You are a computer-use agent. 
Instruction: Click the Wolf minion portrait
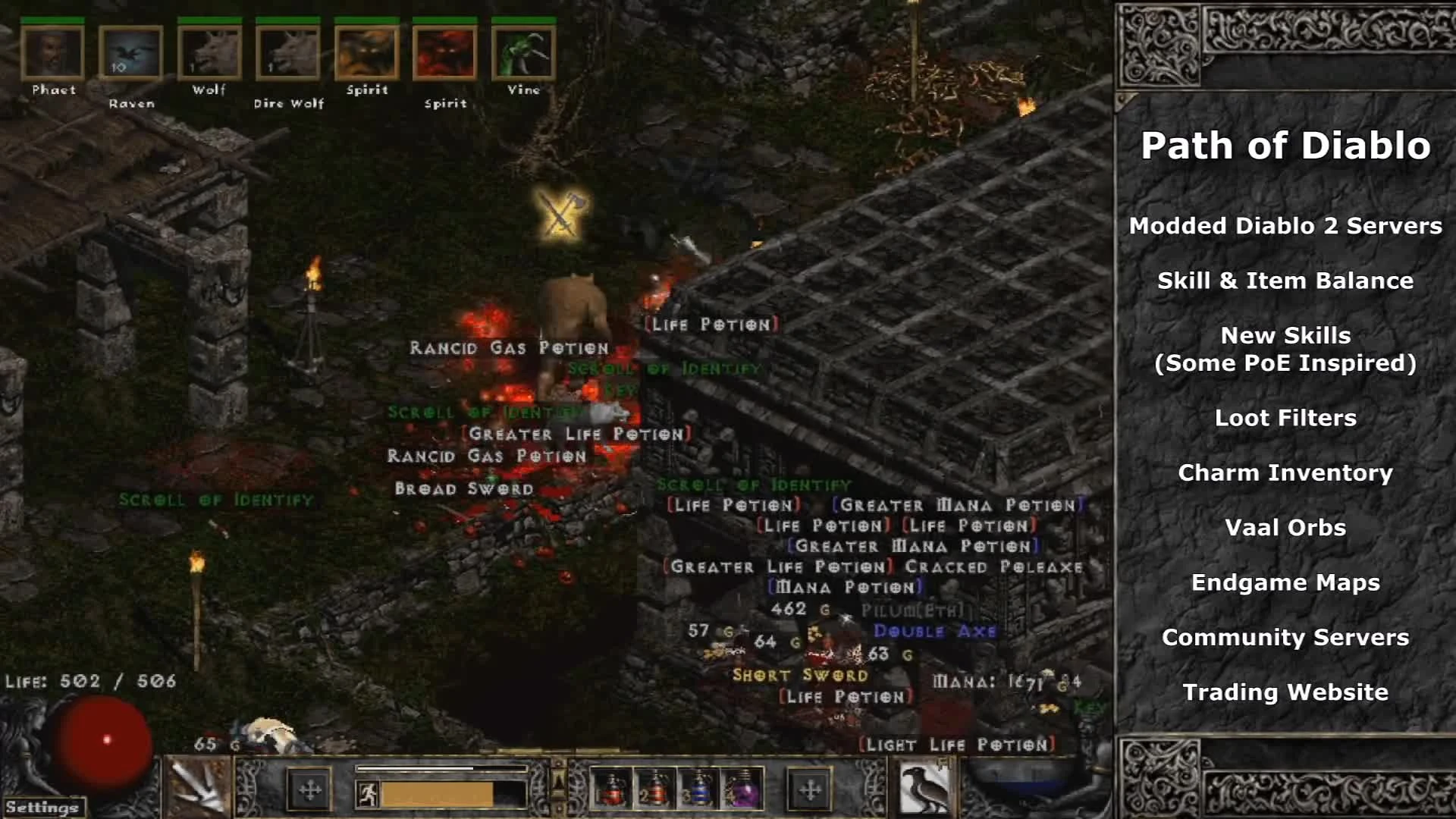click(x=209, y=52)
